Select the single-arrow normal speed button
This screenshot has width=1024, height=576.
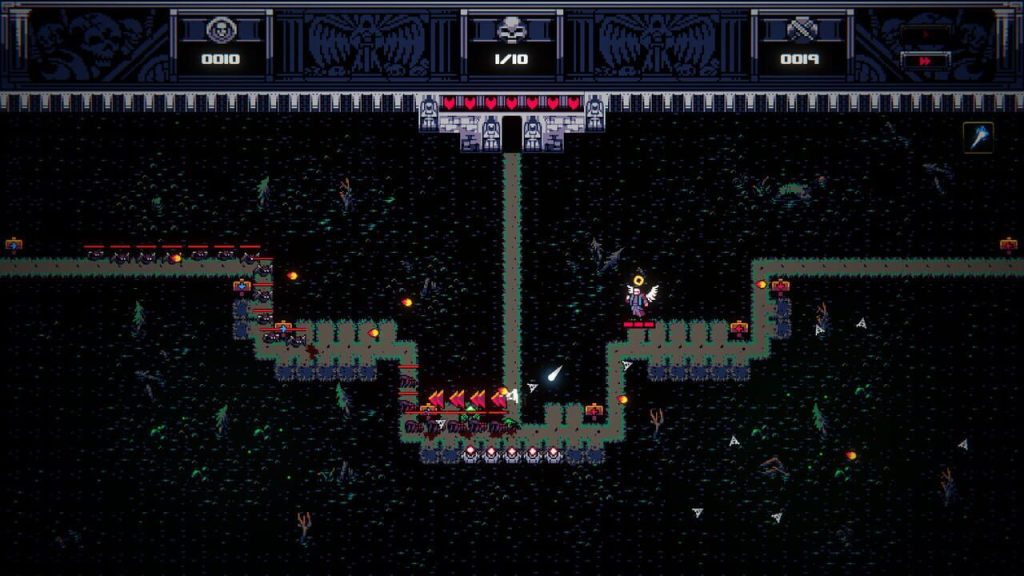pos(925,33)
